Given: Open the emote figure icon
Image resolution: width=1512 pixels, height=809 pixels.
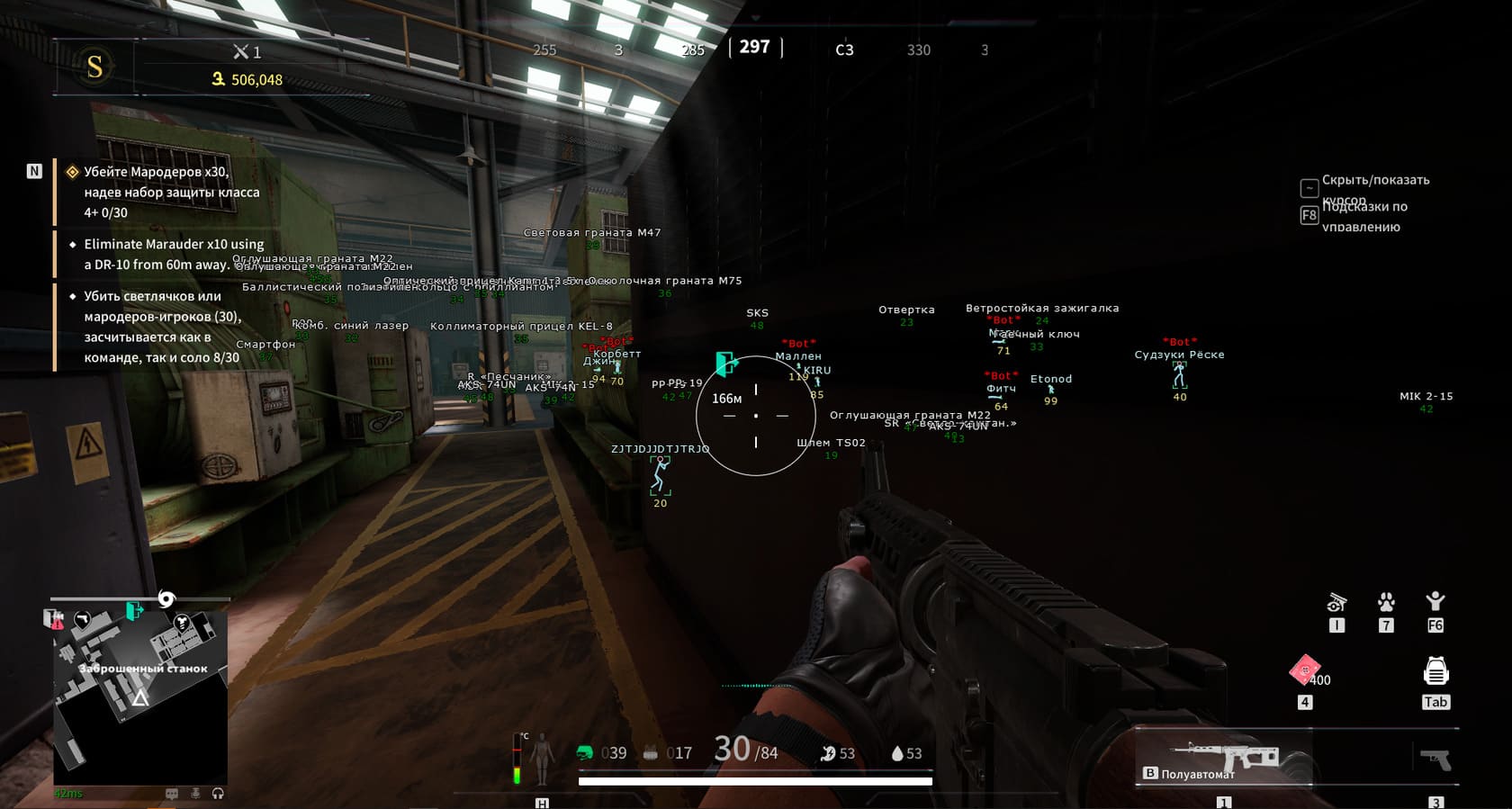Looking at the screenshot, I should click(x=1435, y=601).
